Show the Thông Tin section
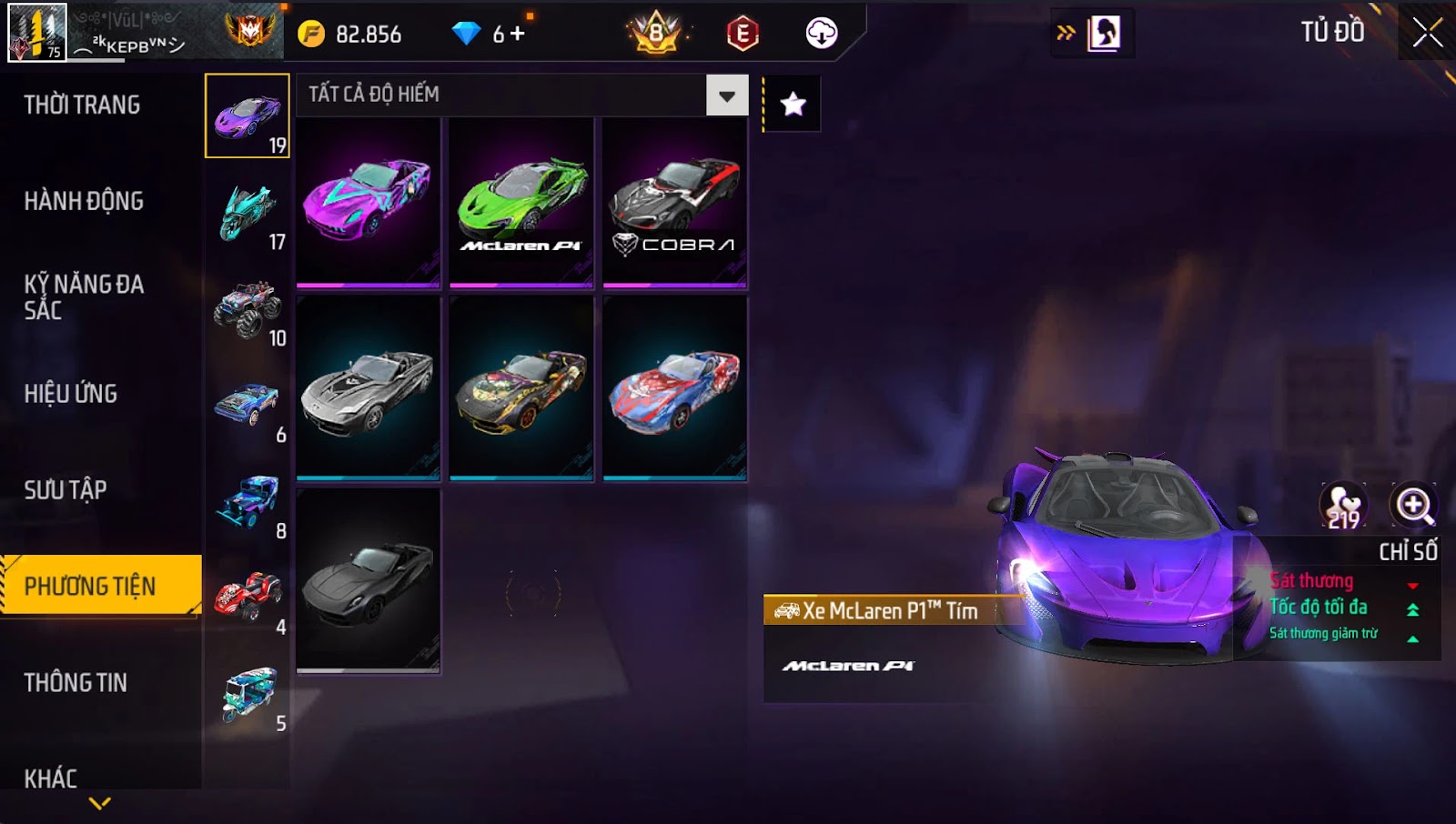The width and height of the screenshot is (1456, 824). pos(76,683)
